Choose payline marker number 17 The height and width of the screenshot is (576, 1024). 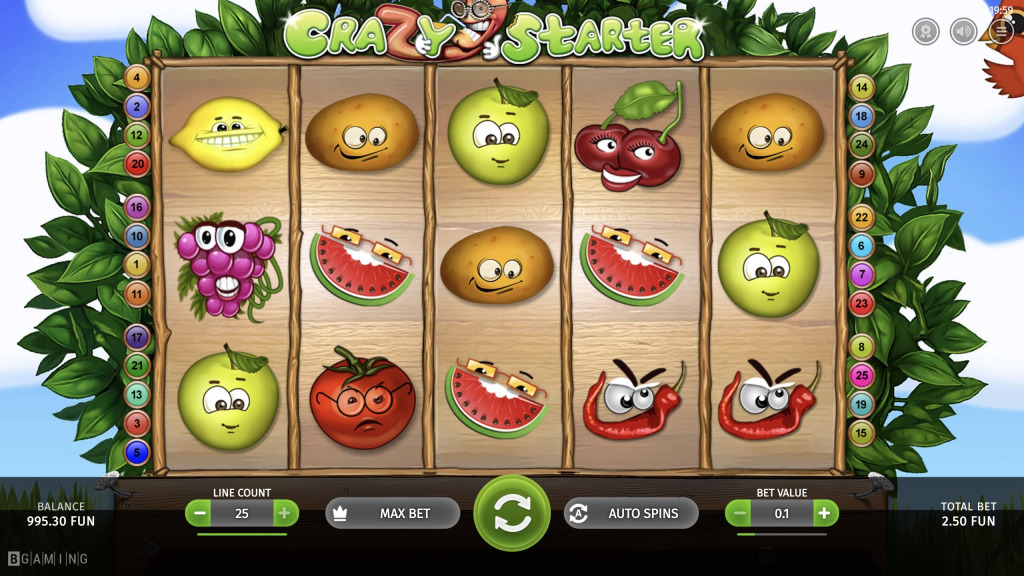[x=137, y=337]
